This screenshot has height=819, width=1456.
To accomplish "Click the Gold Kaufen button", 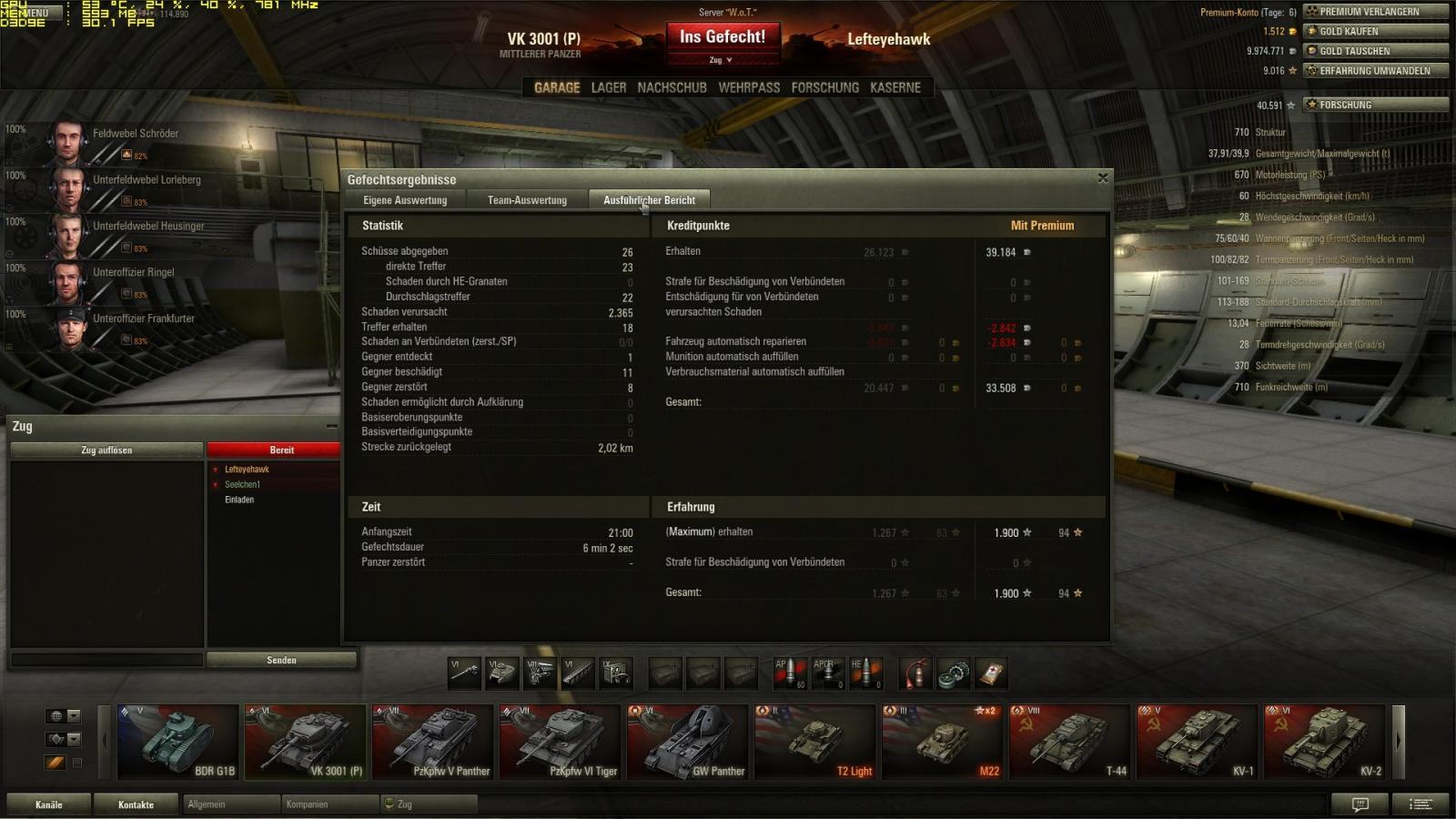I will pos(1375,31).
